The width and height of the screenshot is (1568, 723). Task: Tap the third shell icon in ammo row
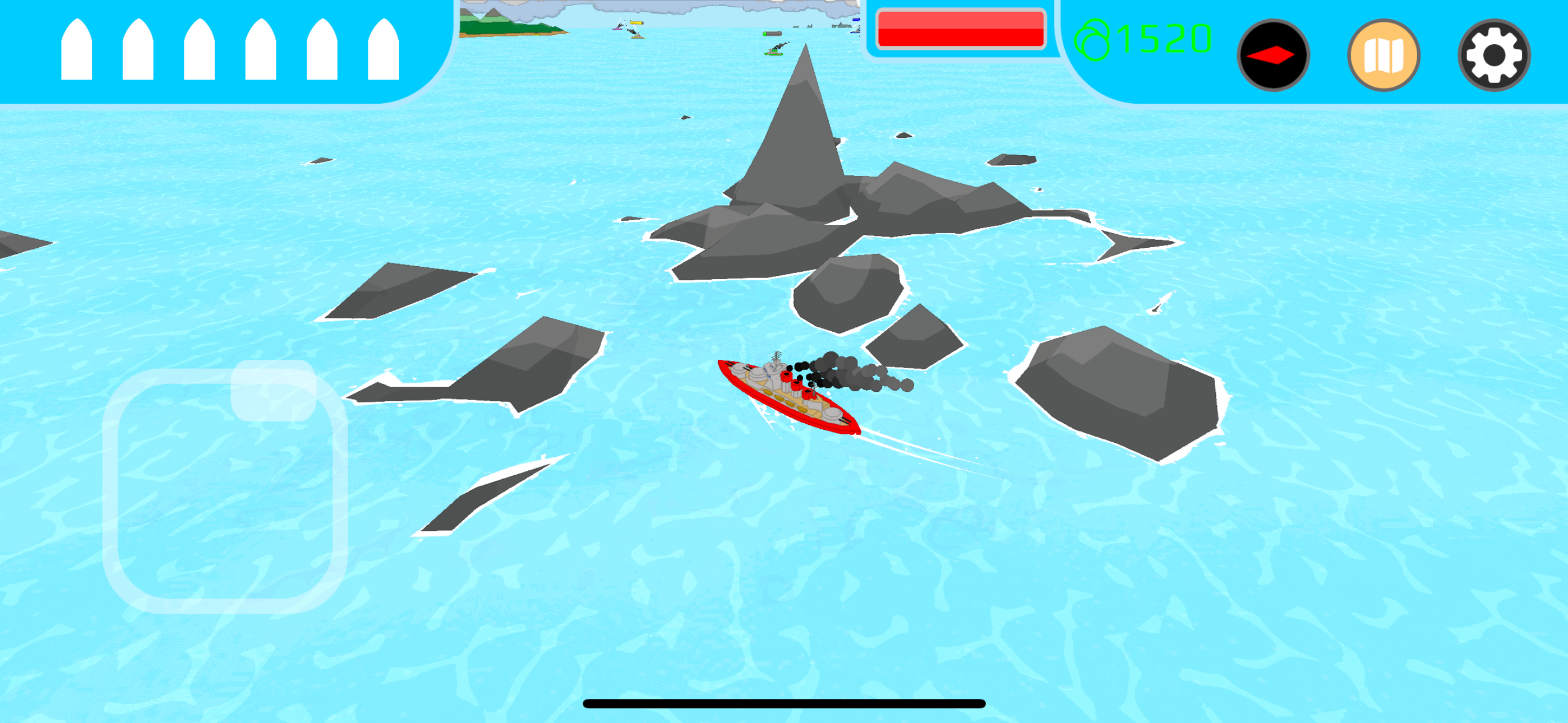(201, 52)
